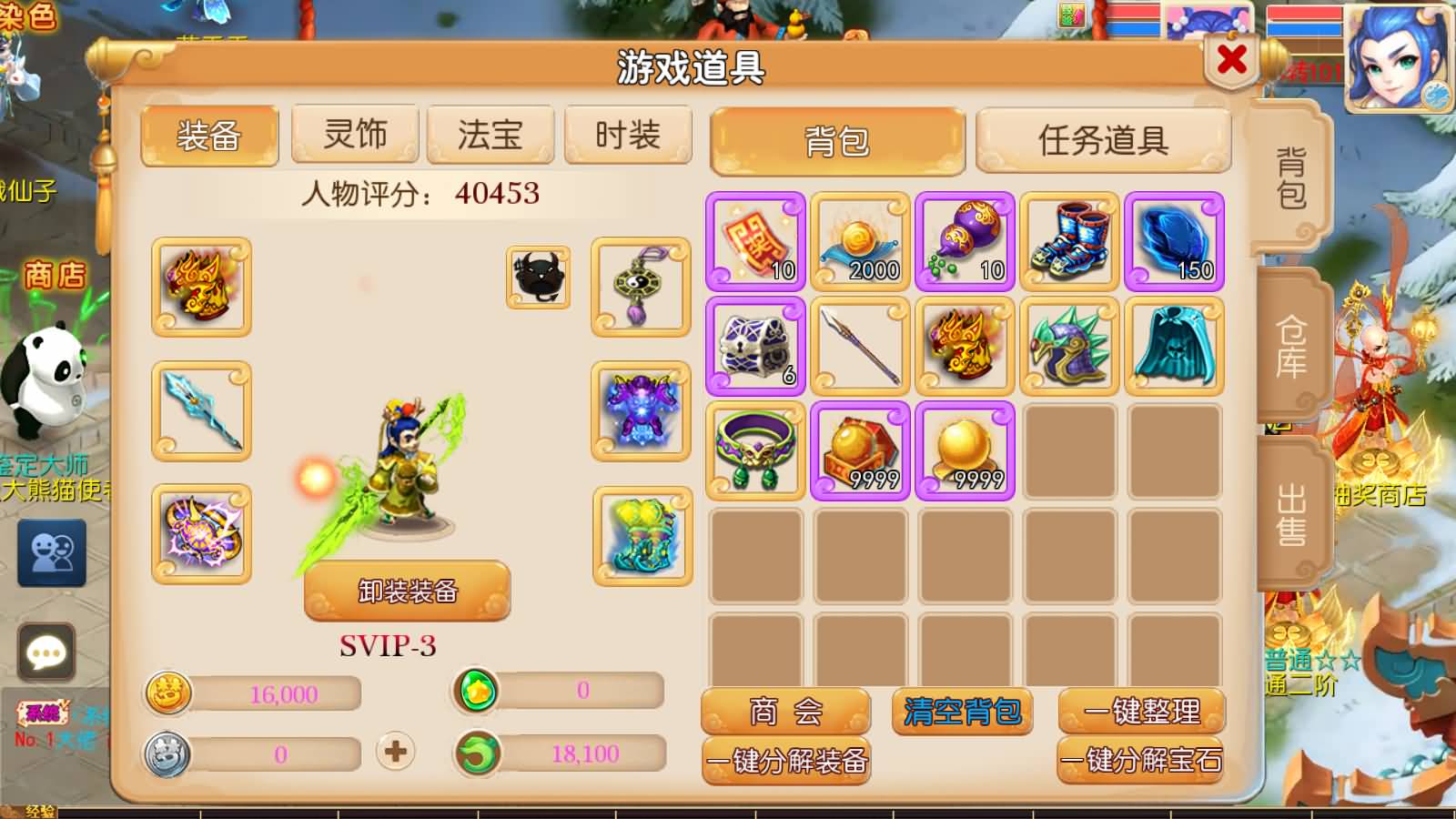Click the equipped blue sword slot
Screen dimensions: 1456x819
(x=200, y=409)
